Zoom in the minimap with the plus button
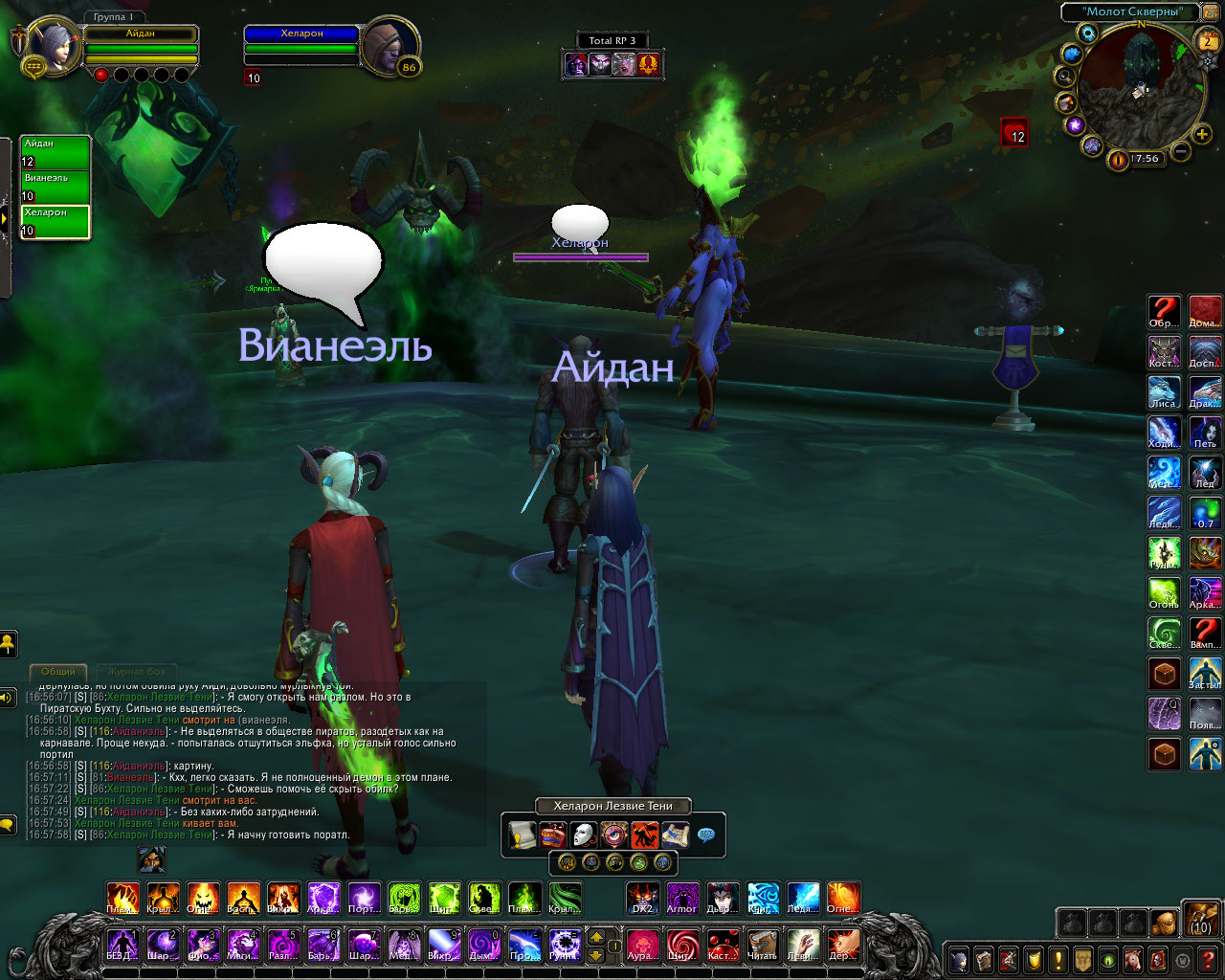Screen dimensions: 1225x980 (1203, 134)
